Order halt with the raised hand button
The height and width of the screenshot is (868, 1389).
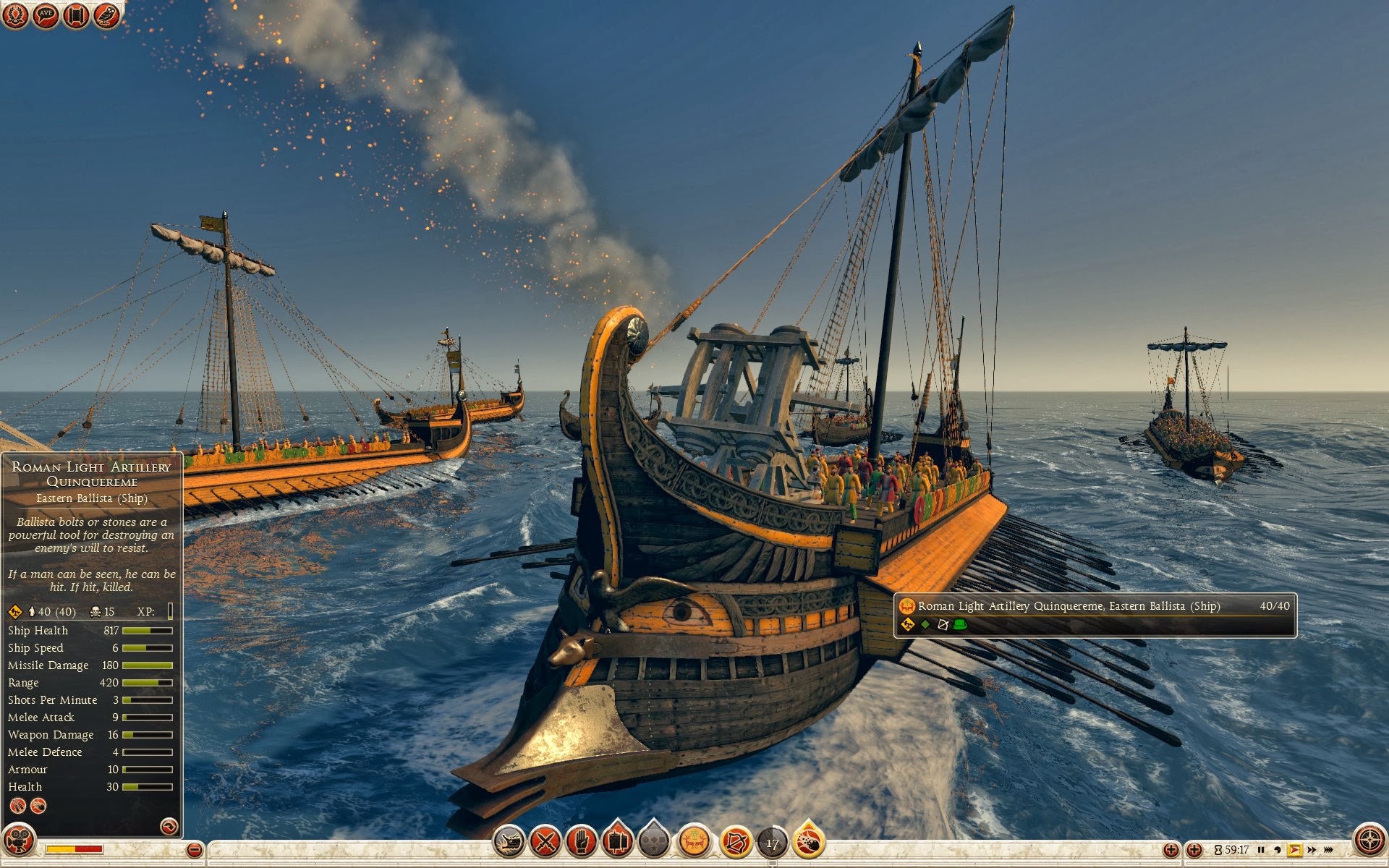581,842
